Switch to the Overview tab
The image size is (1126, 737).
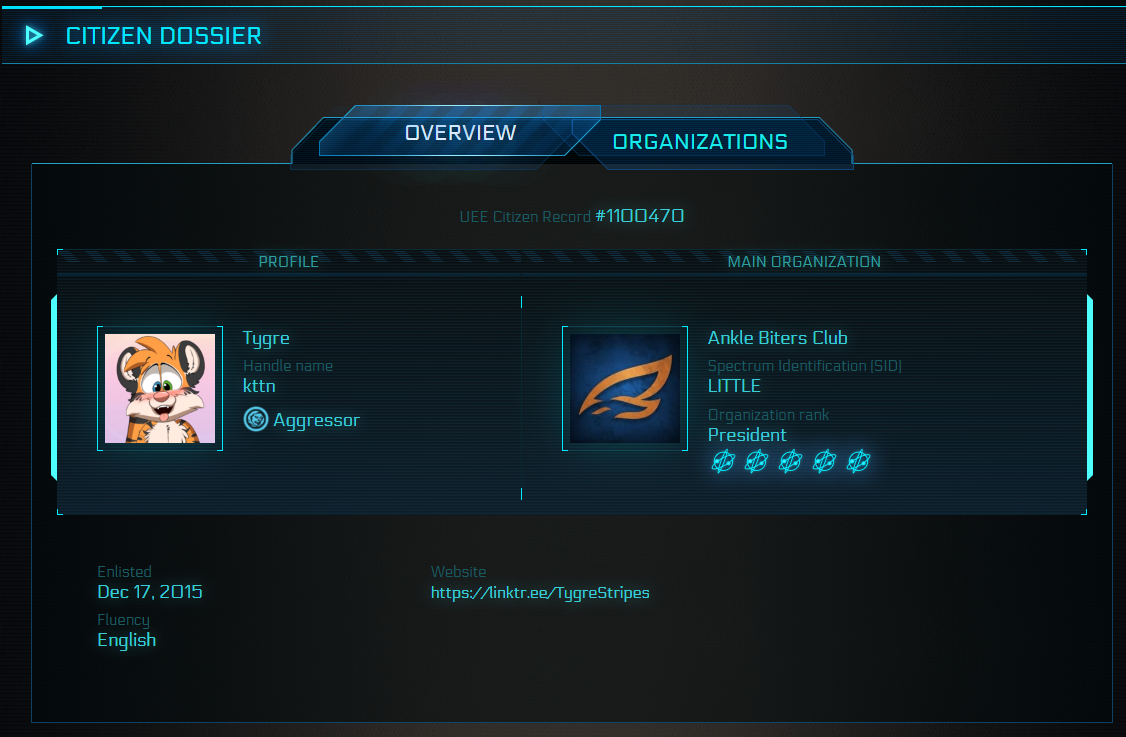[x=460, y=133]
